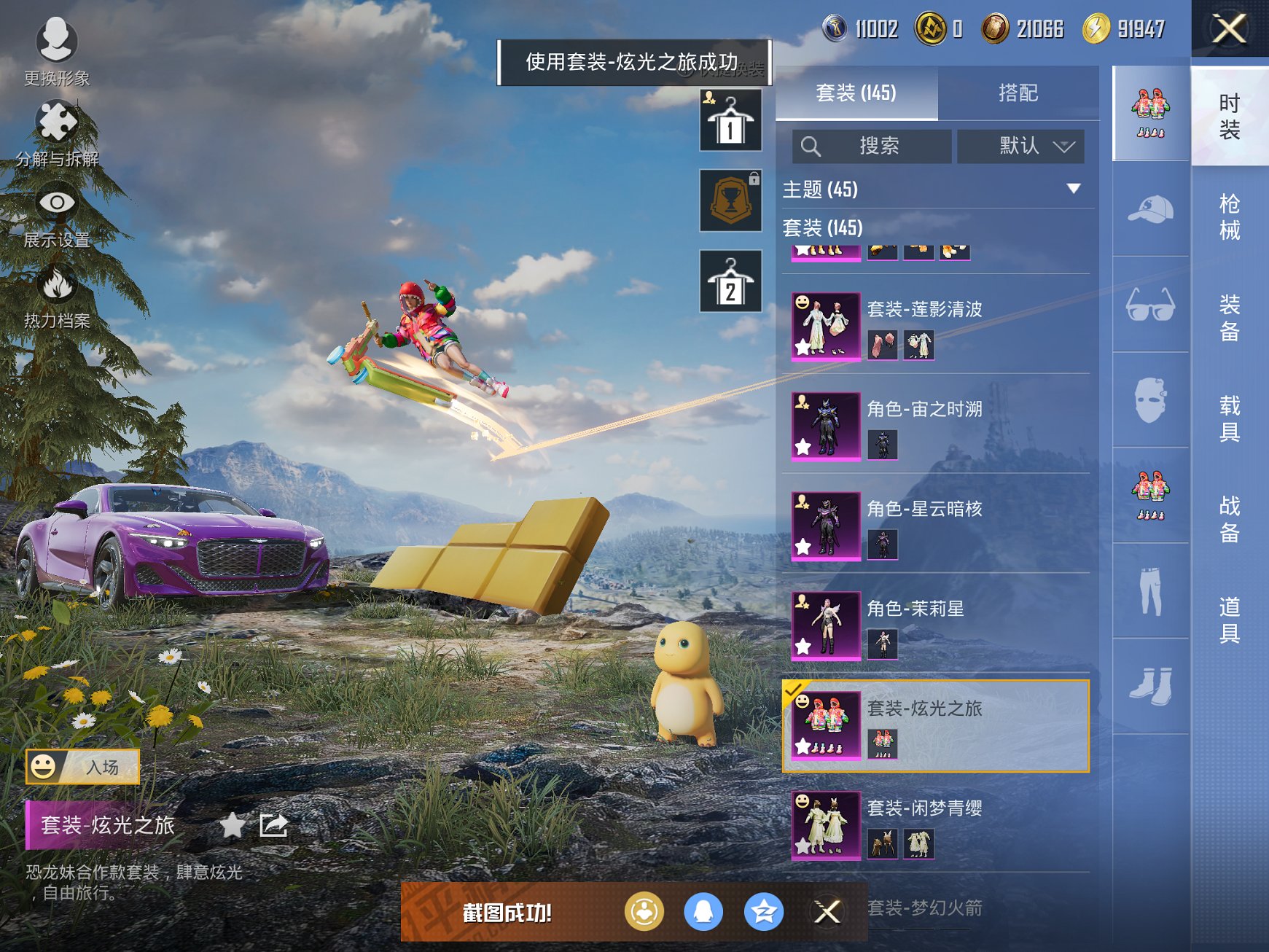Open the 默认 sort dropdown
The width and height of the screenshot is (1269, 952).
pyautogui.click(x=1019, y=146)
